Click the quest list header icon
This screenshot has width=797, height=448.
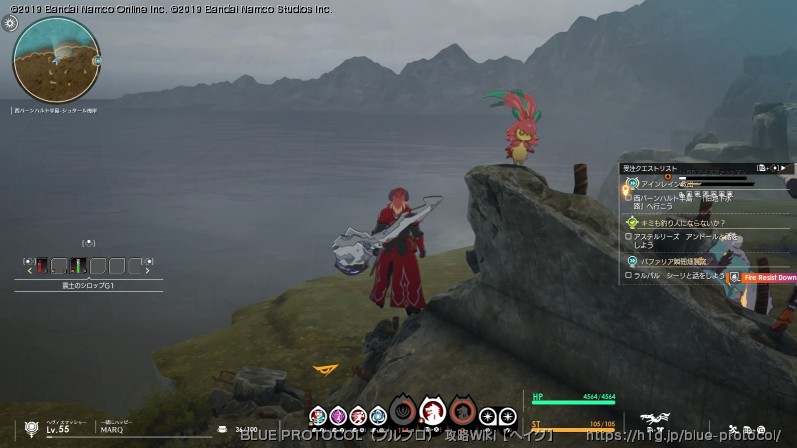click(763, 168)
